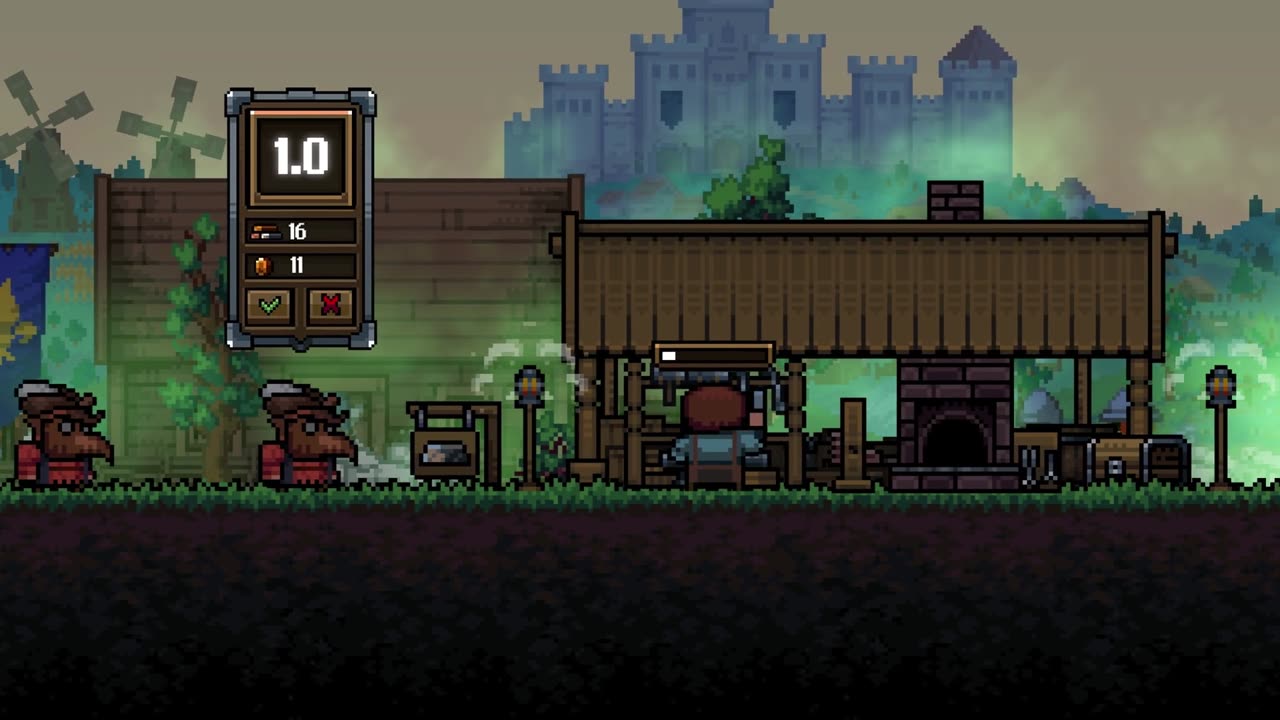Confirm with the green checkmark button
1280x720 pixels.
[x=269, y=305]
